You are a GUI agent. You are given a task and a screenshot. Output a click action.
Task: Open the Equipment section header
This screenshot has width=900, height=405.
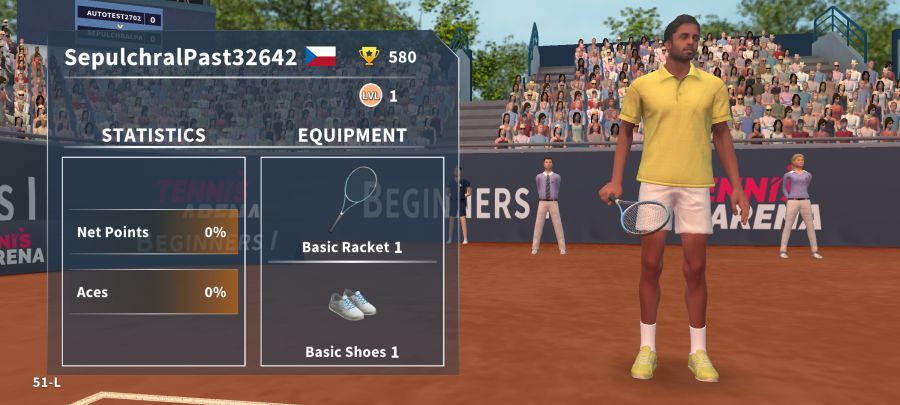(352, 135)
